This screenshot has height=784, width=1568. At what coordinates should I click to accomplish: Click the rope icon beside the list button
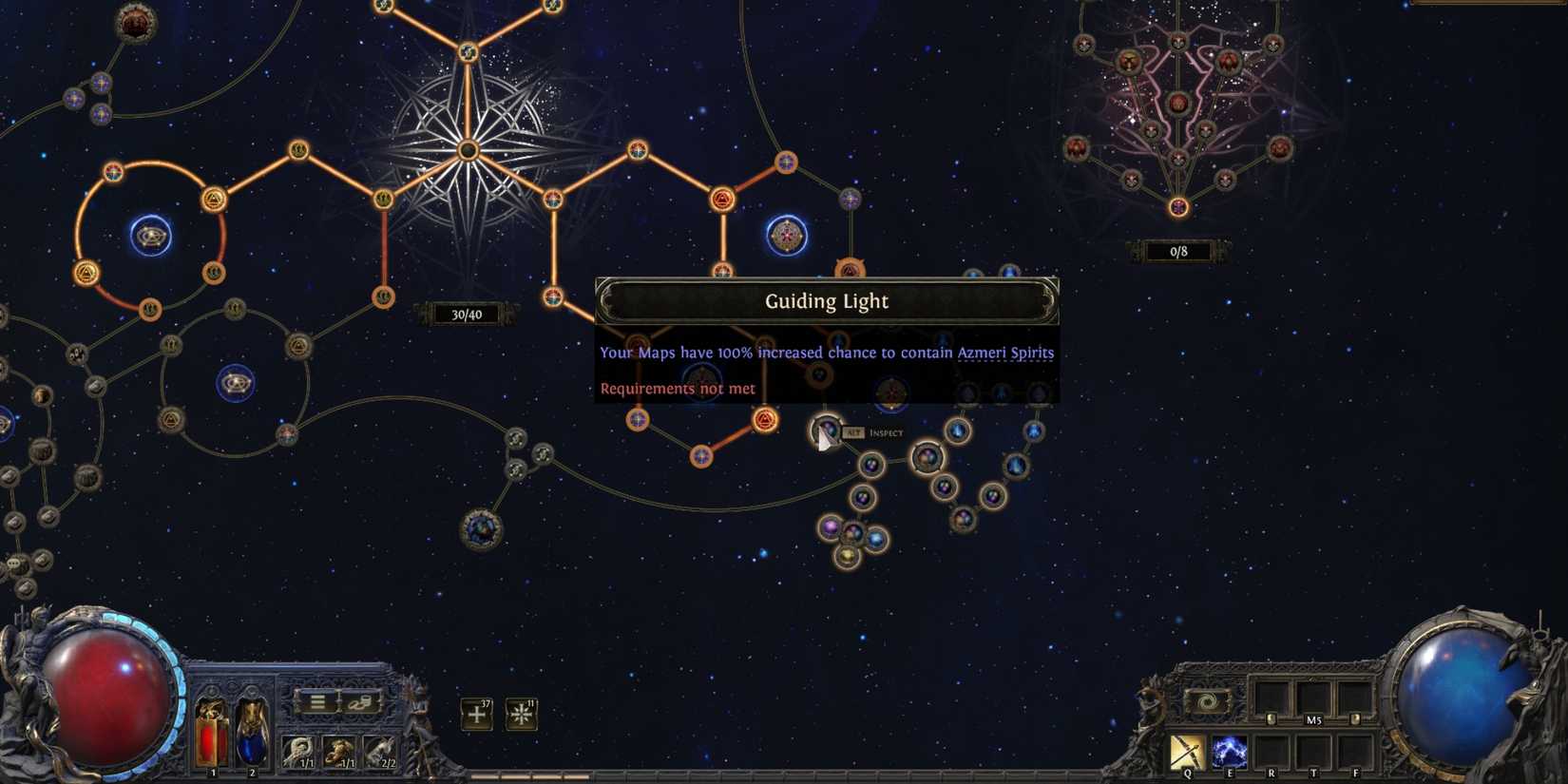pyautogui.click(x=360, y=703)
